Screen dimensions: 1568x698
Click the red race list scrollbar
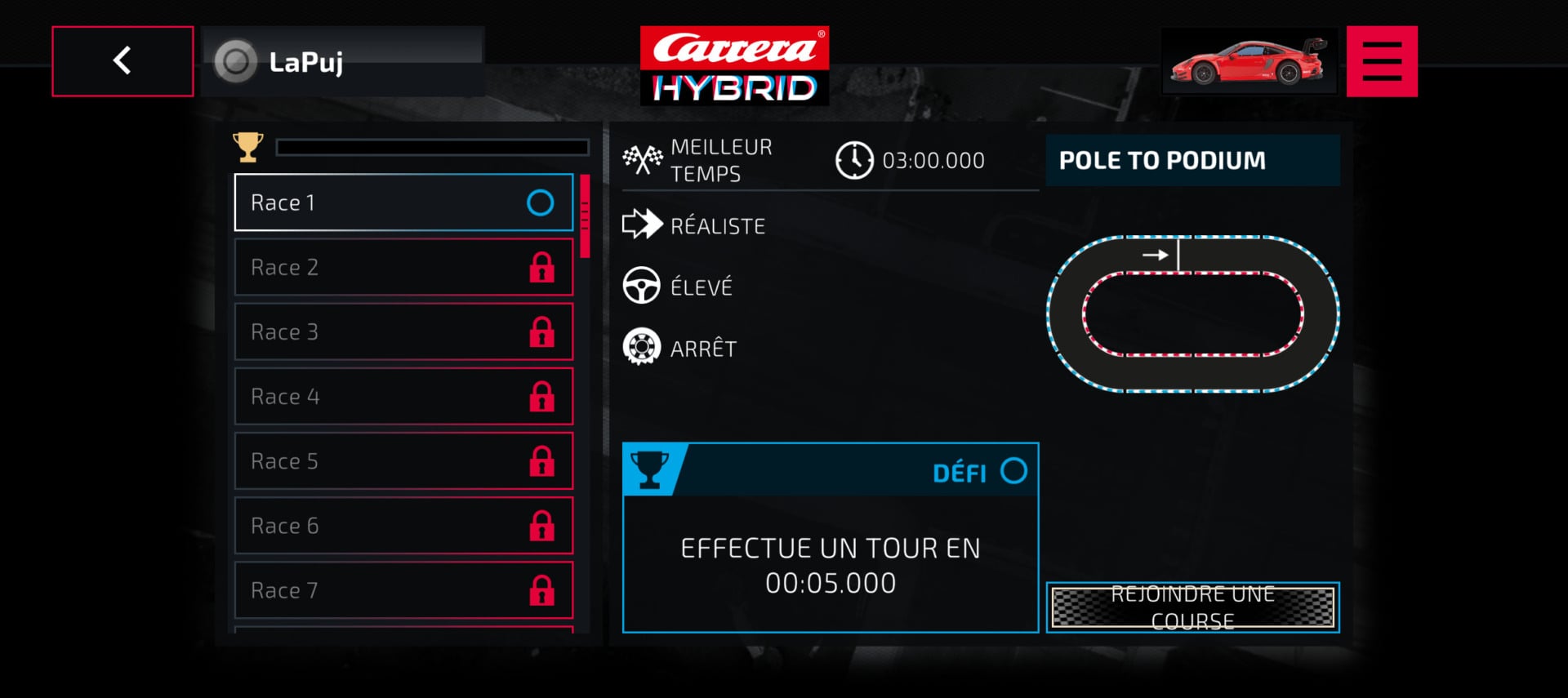[x=585, y=216]
